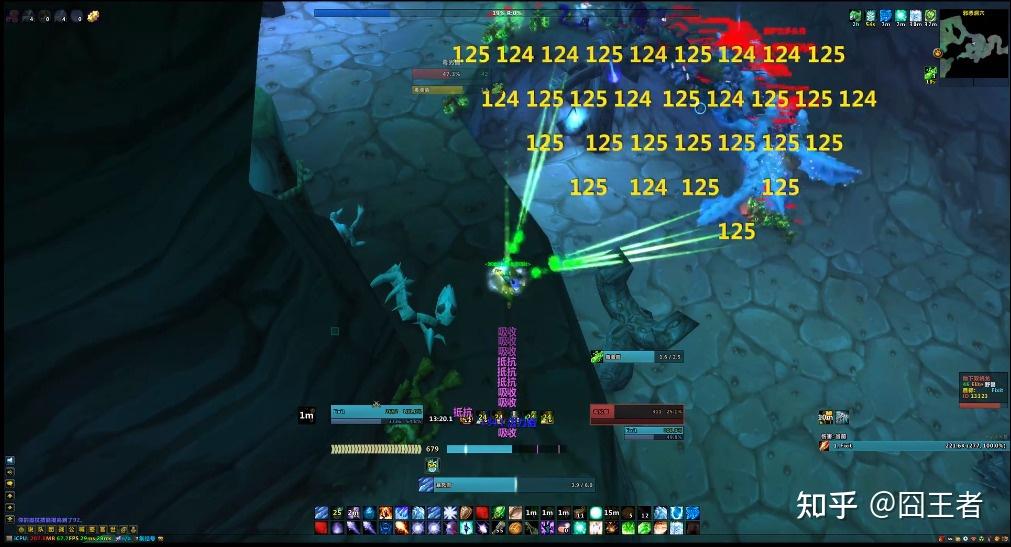Activate the first spell in the top action bar row
The image size is (1011, 547).
(x=321, y=512)
